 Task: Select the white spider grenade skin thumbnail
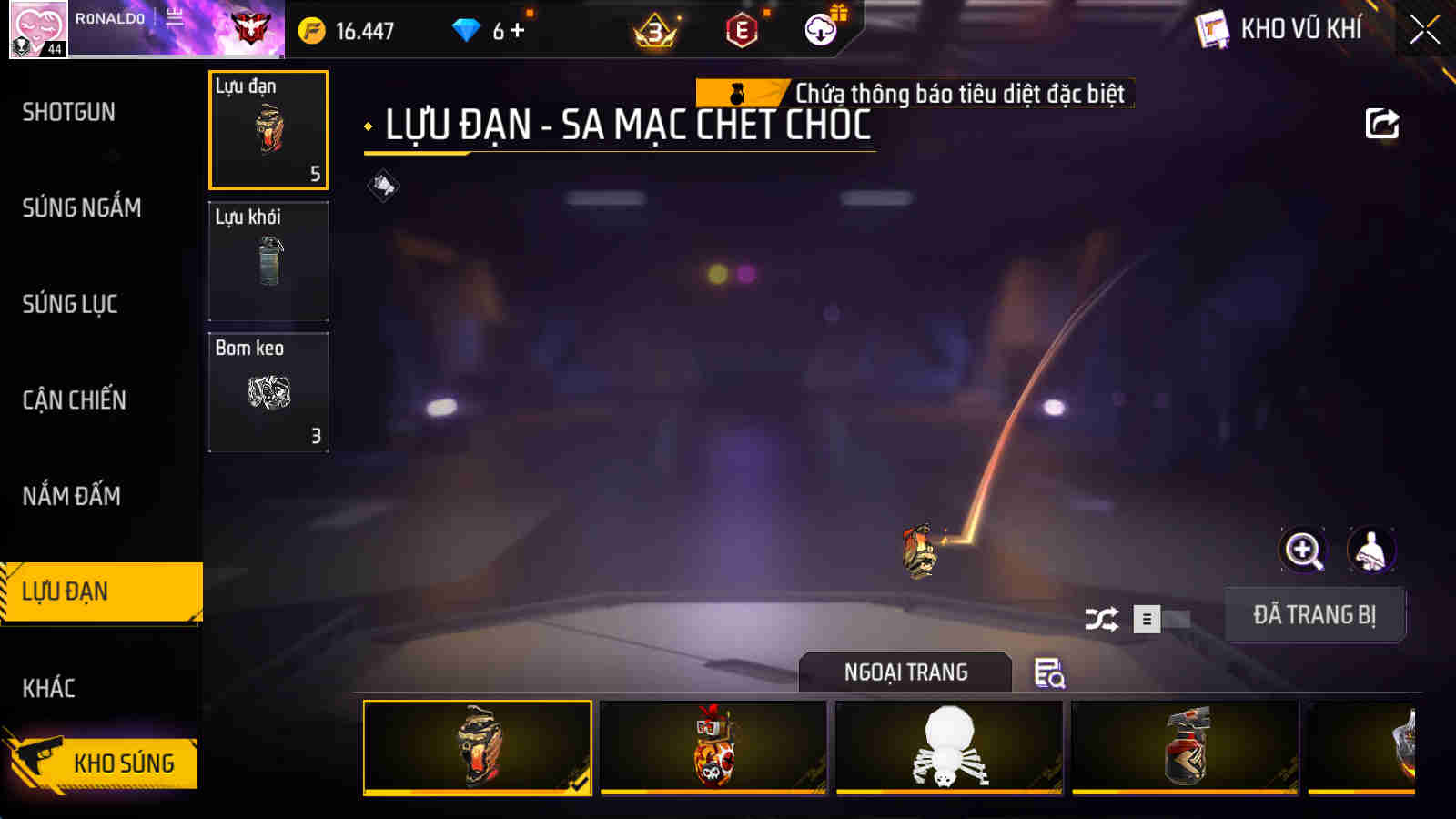948,748
